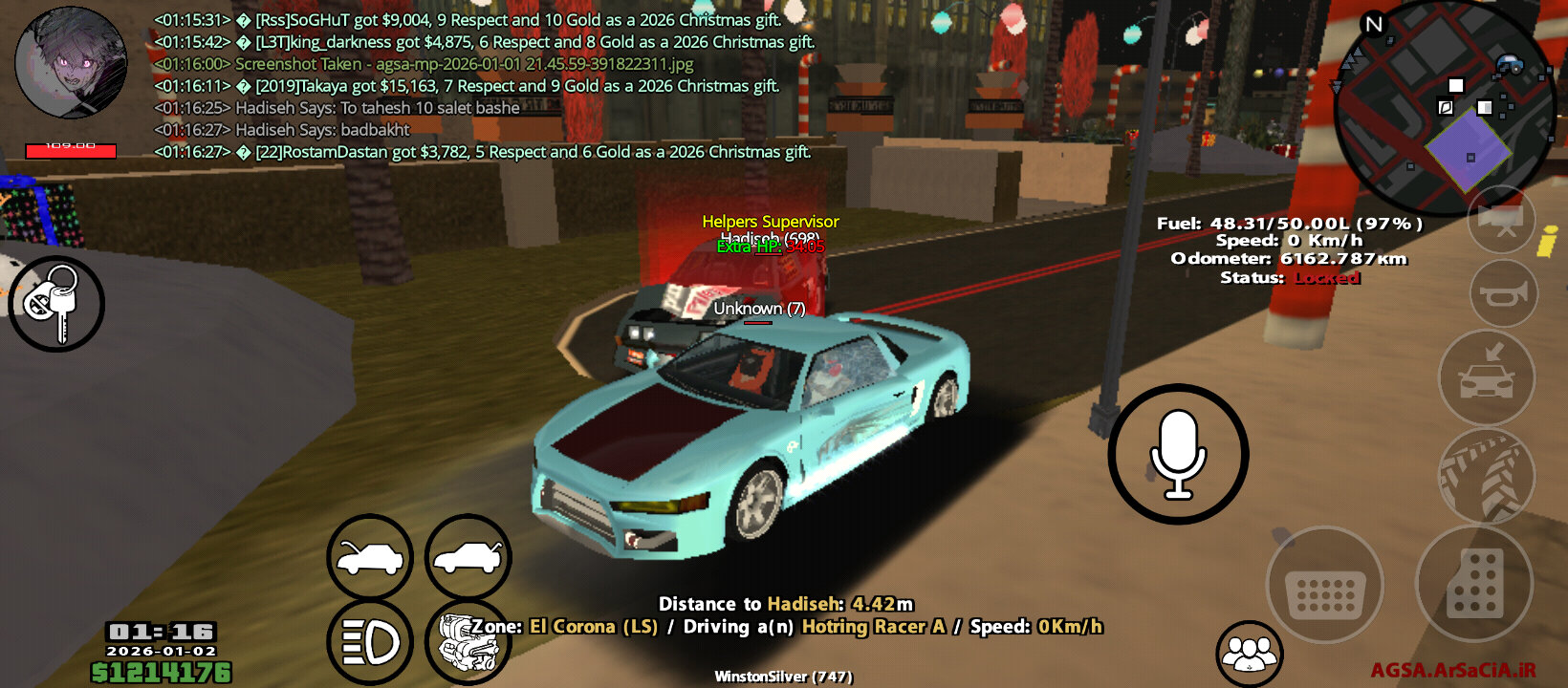Toggle the engine button
Screen dimensions: 1568x688
[466, 642]
